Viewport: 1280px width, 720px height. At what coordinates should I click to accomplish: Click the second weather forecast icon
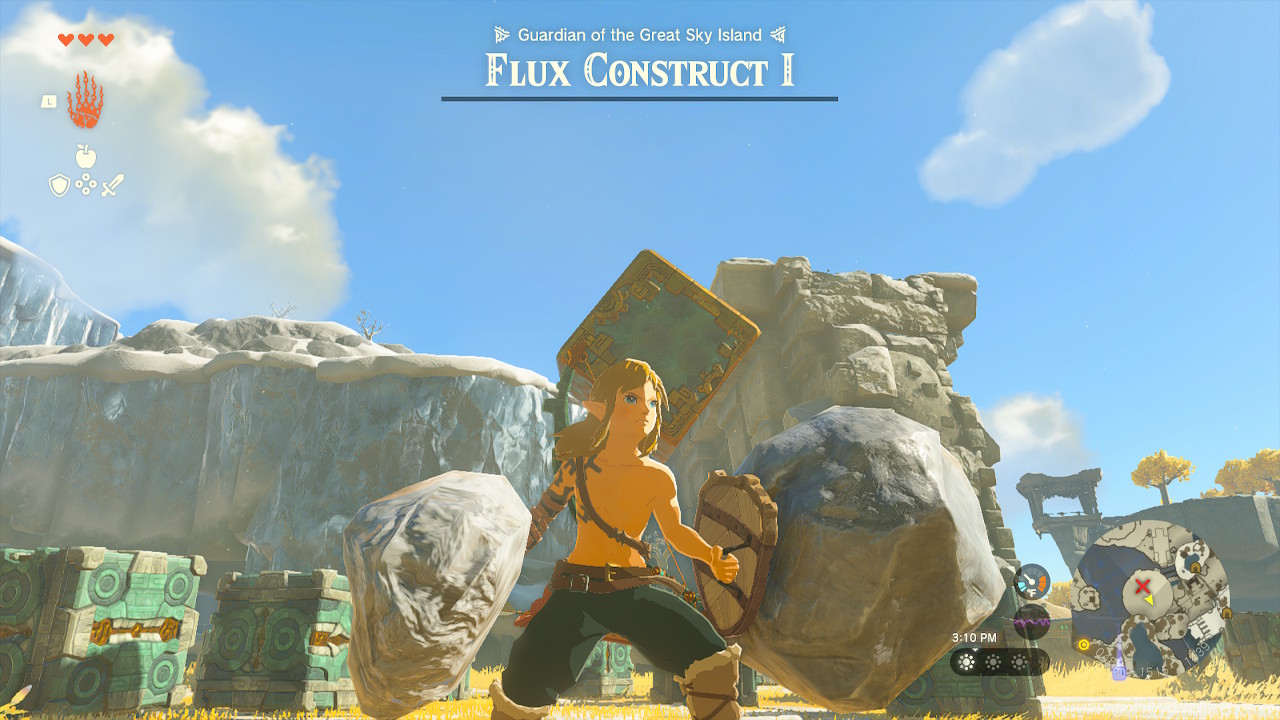pos(993,661)
